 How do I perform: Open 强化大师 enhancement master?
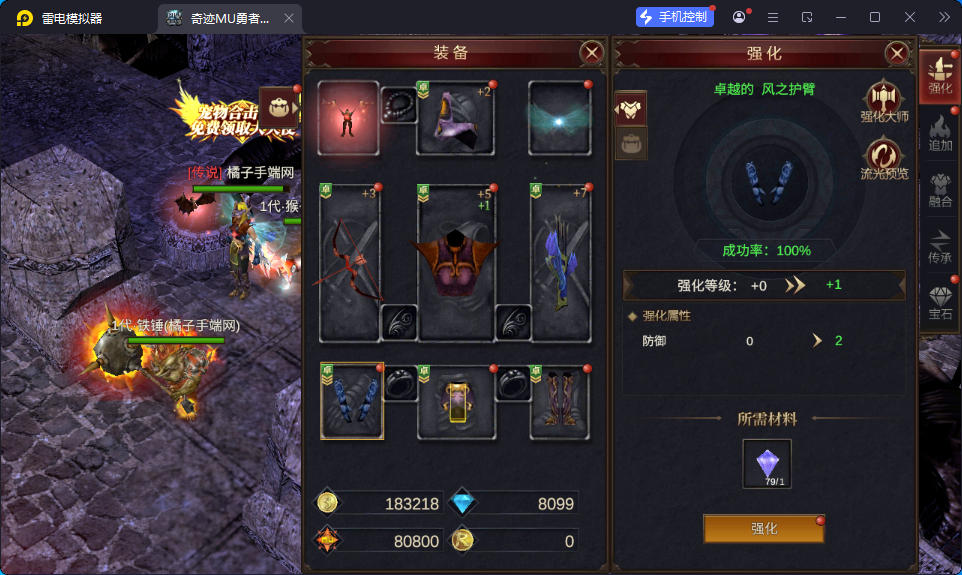click(x=884, y=100)
